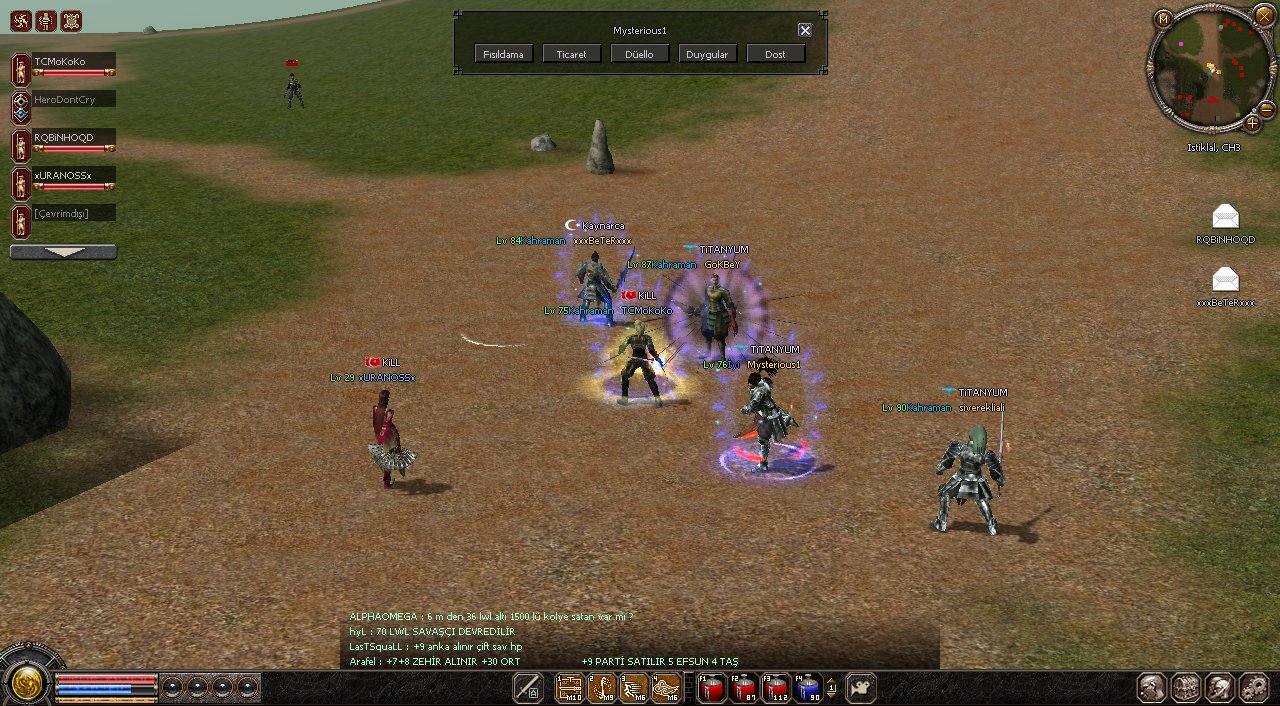Add Mysterious1 as friend with Dost

coord(776,54)
